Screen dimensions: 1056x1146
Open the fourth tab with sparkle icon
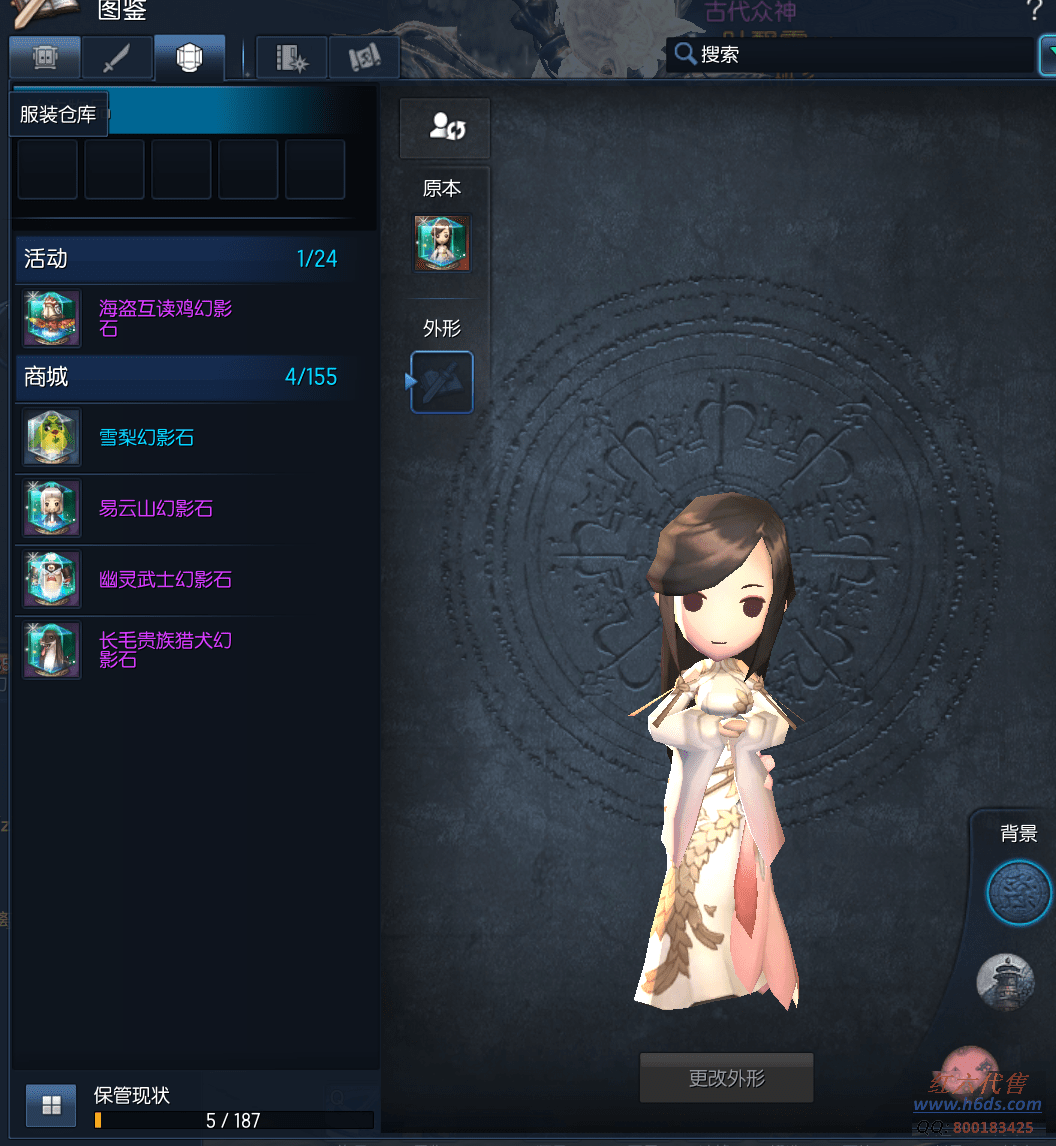click(x=291, y=58)
